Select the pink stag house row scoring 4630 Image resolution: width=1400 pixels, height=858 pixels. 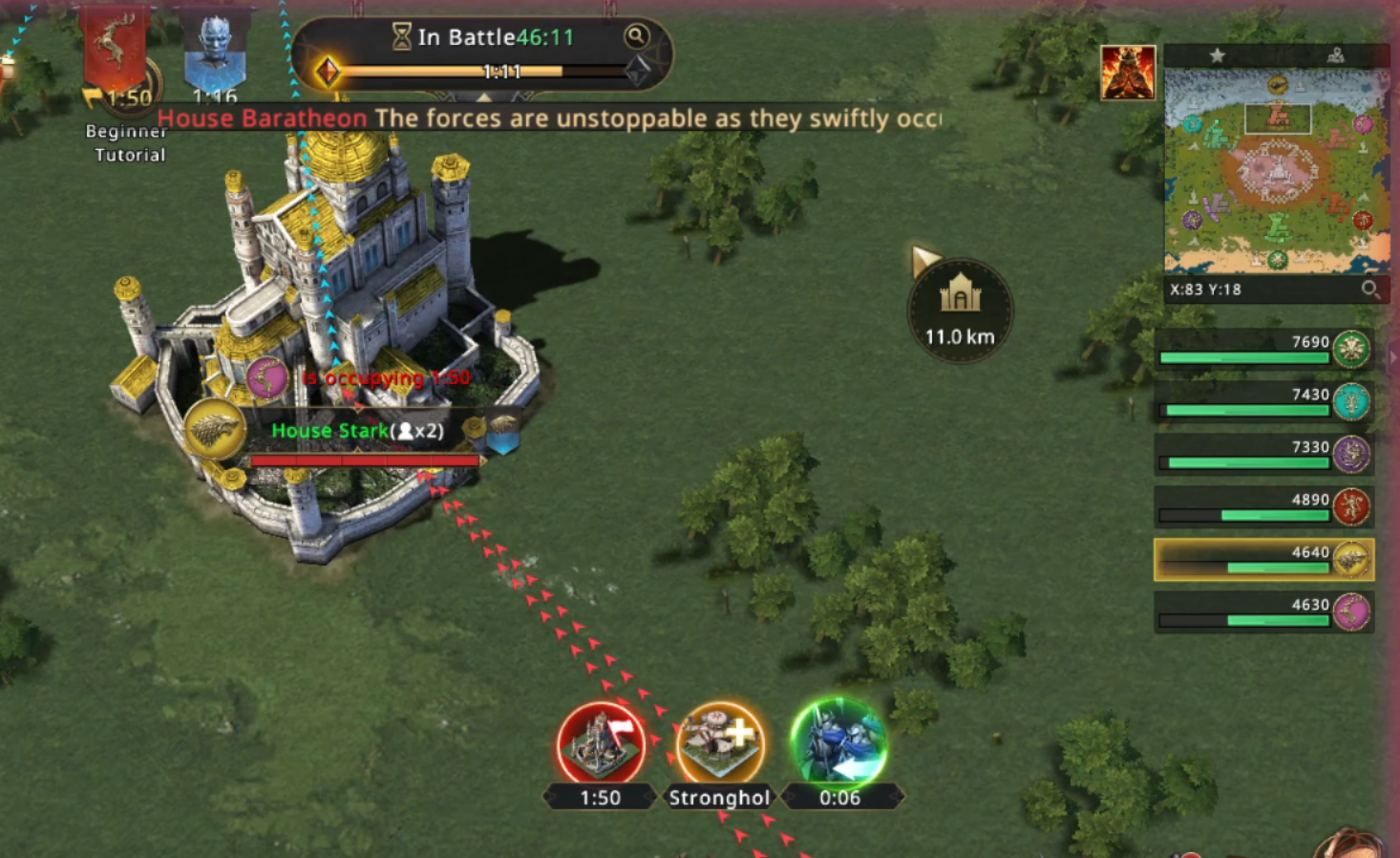pyautogui.click(x=1262, y=612)
